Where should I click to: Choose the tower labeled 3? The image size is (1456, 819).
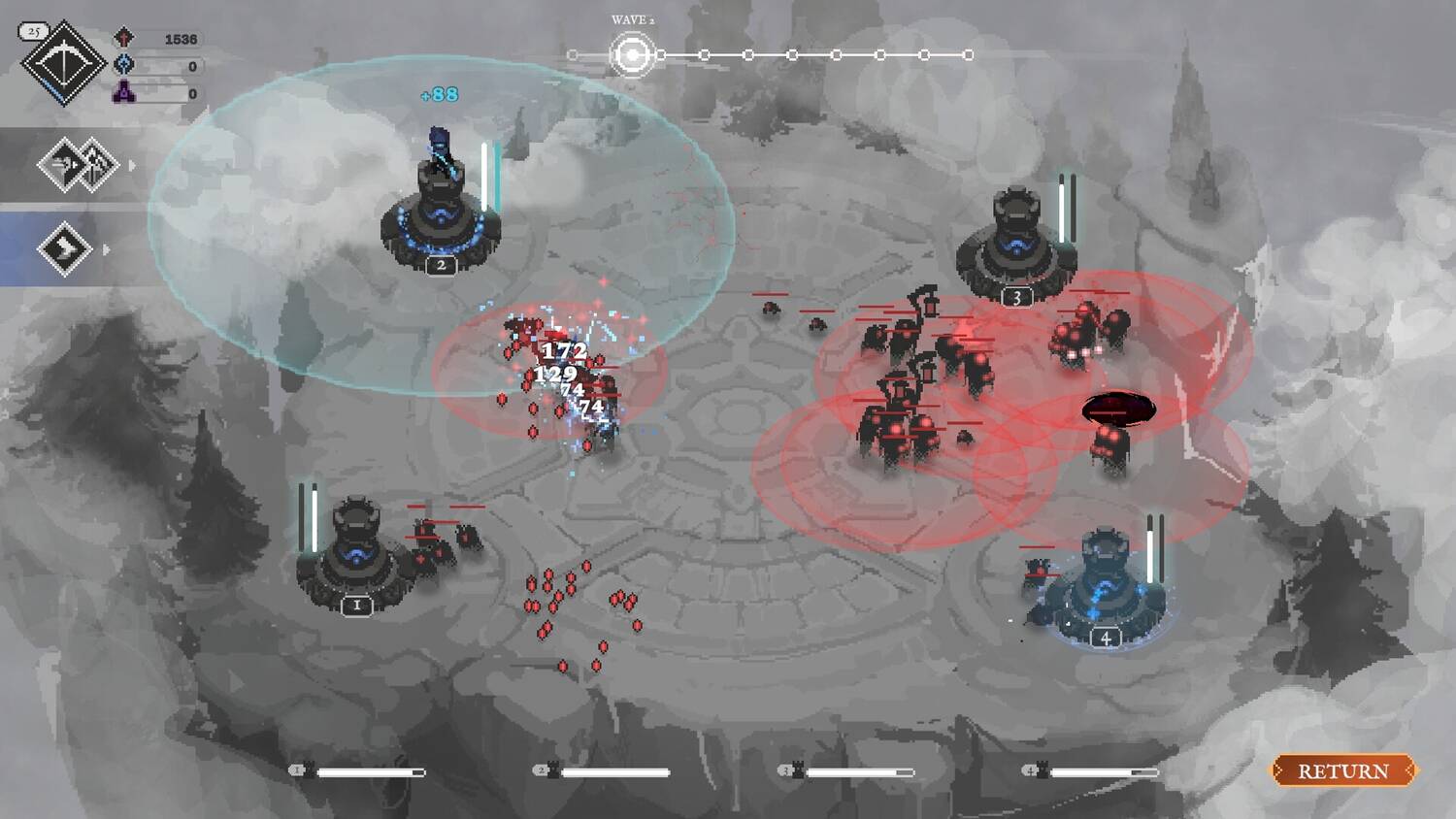click(x=1015, y=245)
